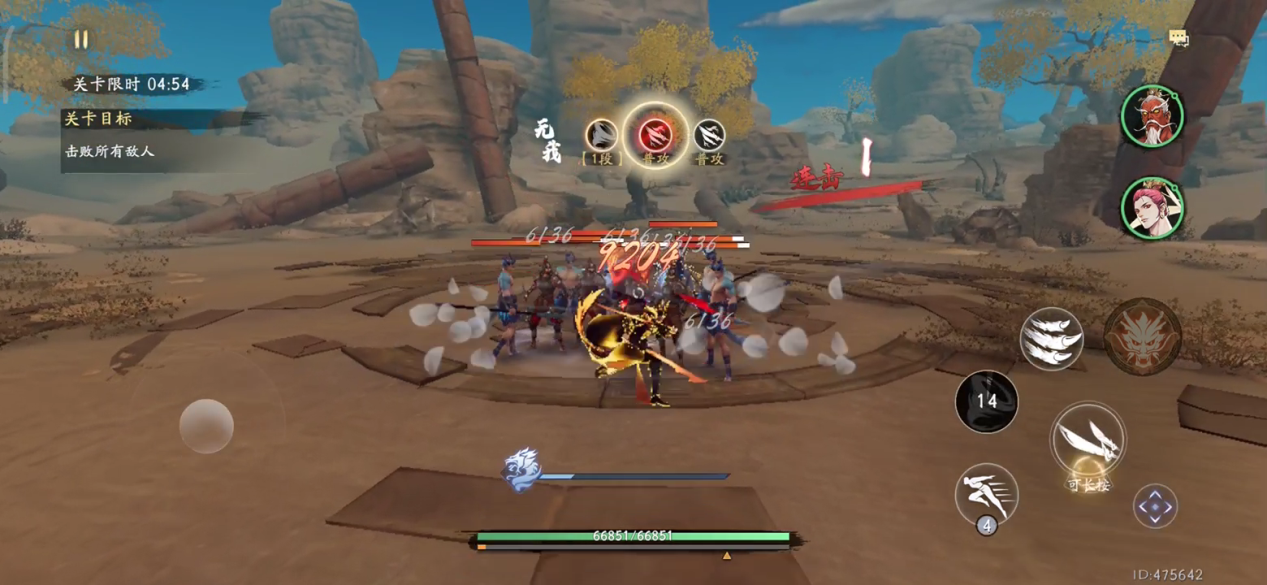
Task: Tap the skill on 14 second cooldown
Action: [987, 402]
